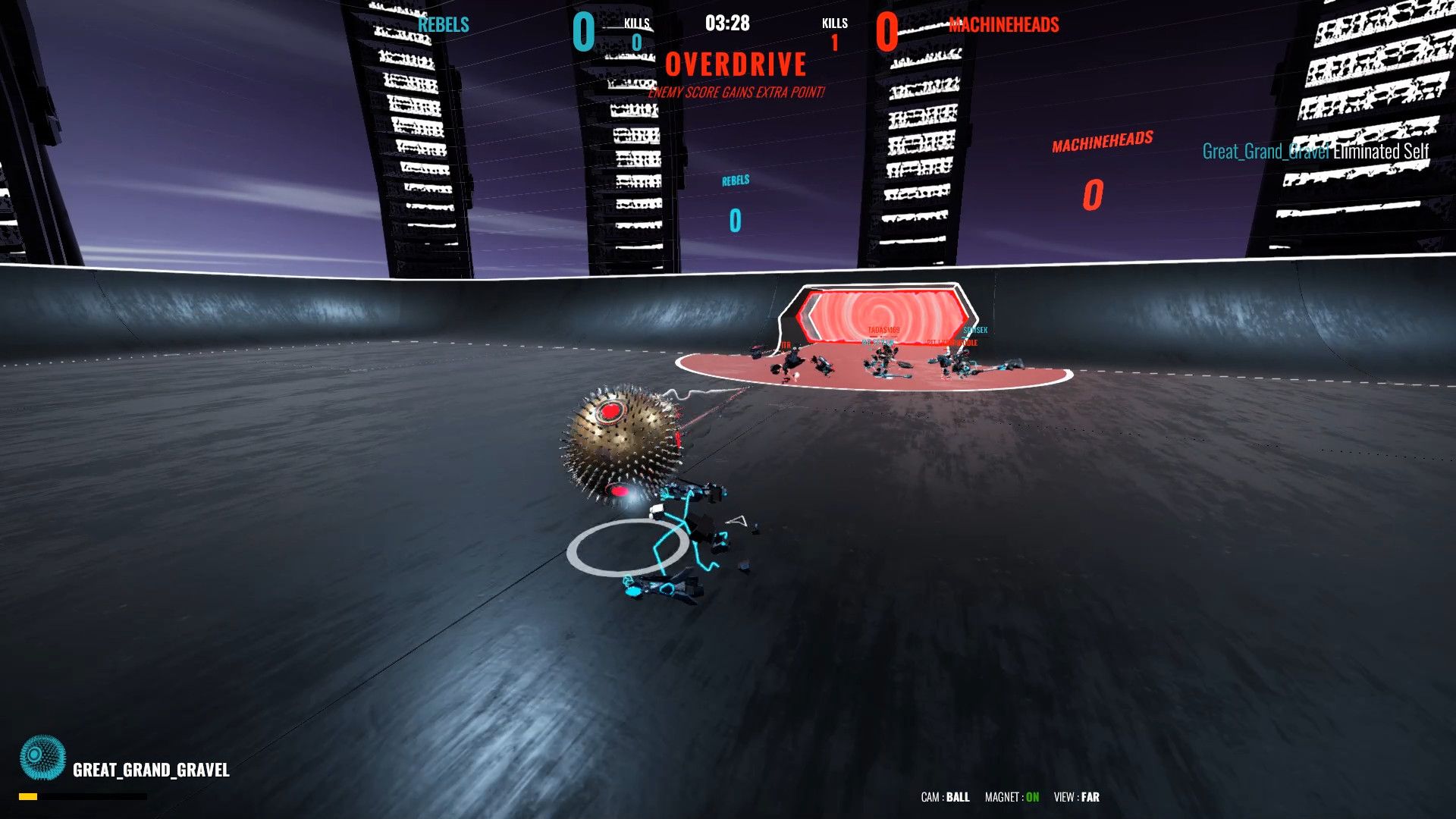Click the Great_Grand_Gravel Eliminated Self notification

[x=1316, y=151]
